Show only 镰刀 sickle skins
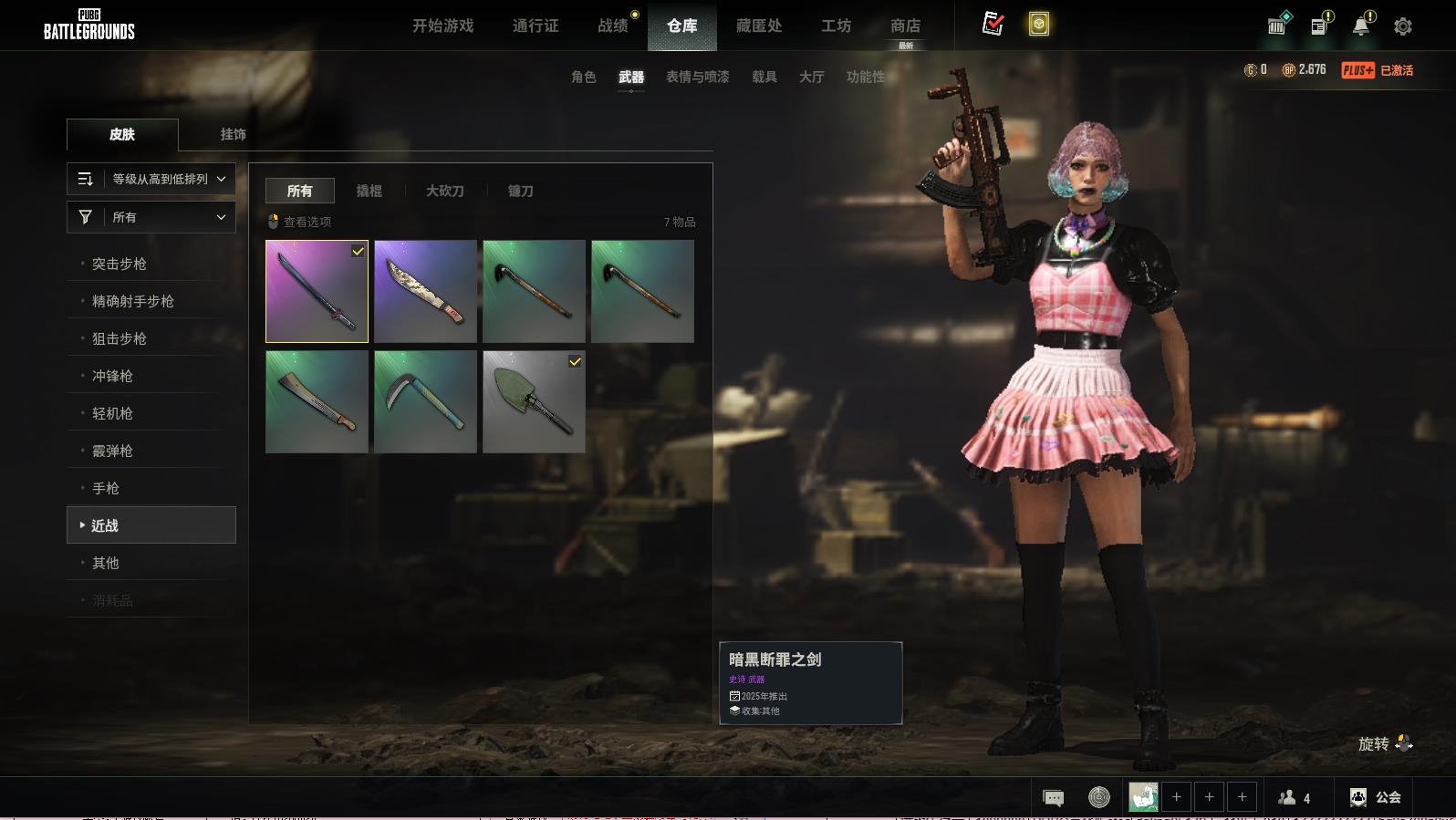Image resolution: width=1456 pixels, height=820 pixels. pyautogui.click(x=520, y=191)
